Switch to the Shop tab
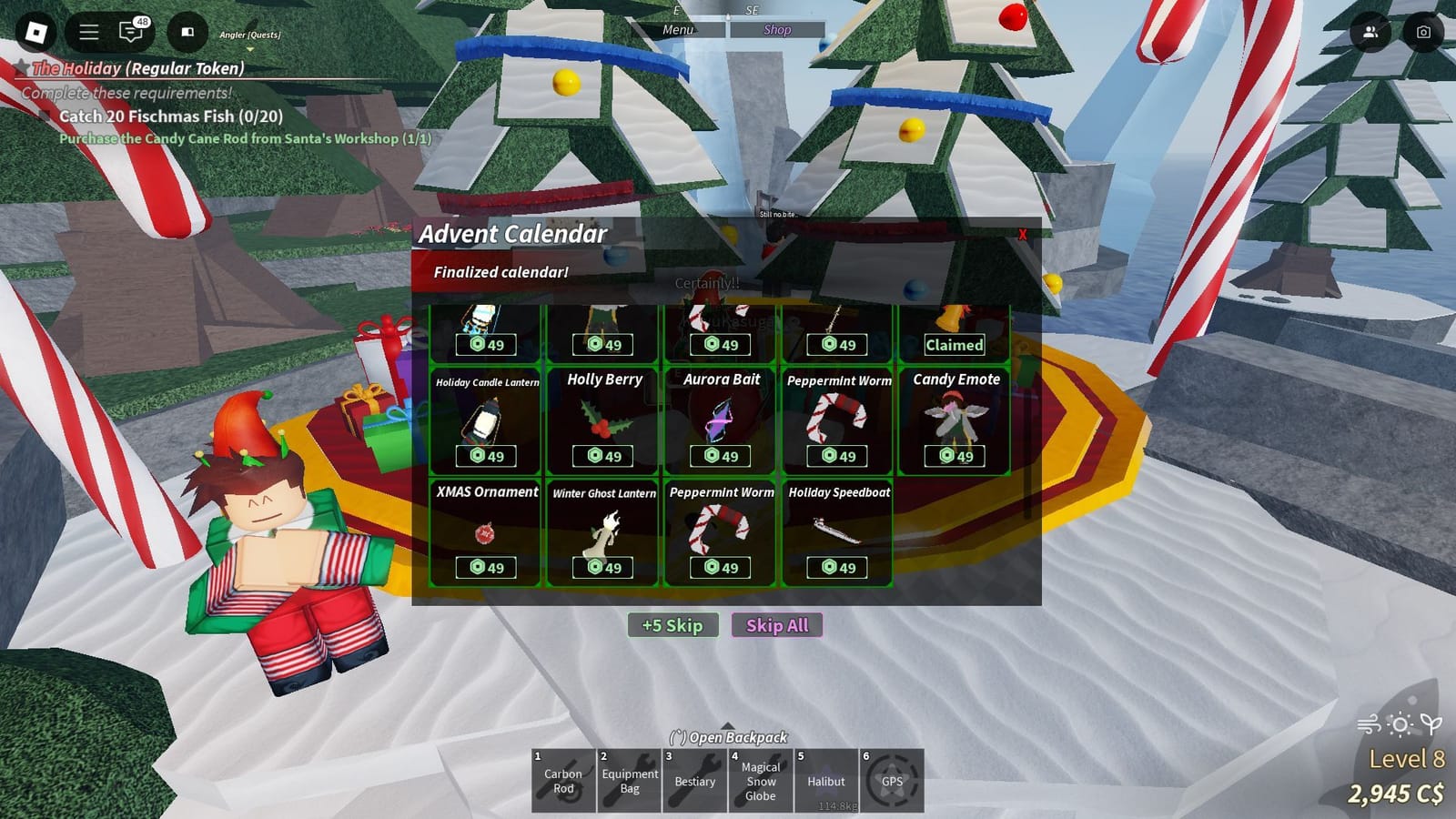 pyautogui.click(x=778, y=29)
